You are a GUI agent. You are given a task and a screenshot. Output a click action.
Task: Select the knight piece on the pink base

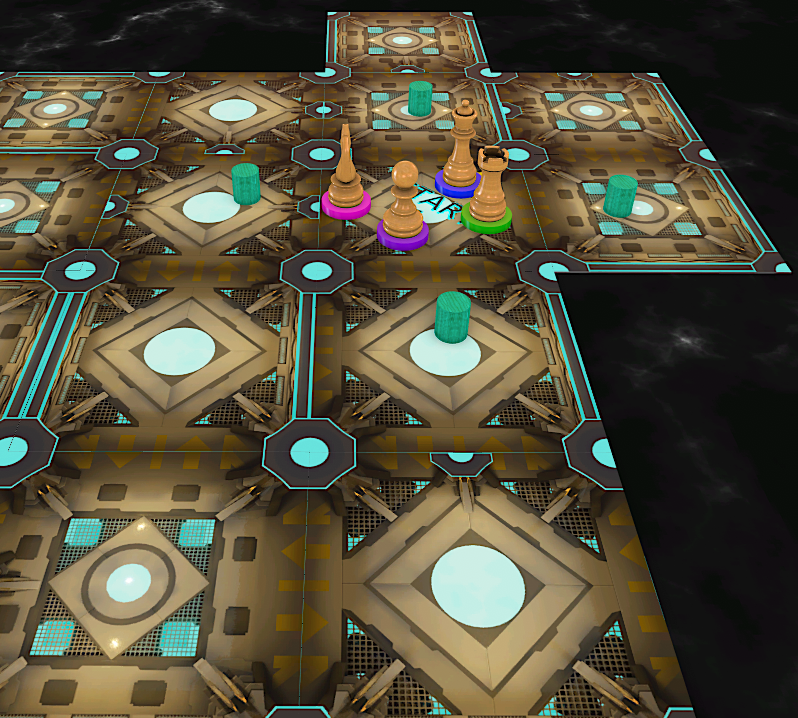coord(346,178)
